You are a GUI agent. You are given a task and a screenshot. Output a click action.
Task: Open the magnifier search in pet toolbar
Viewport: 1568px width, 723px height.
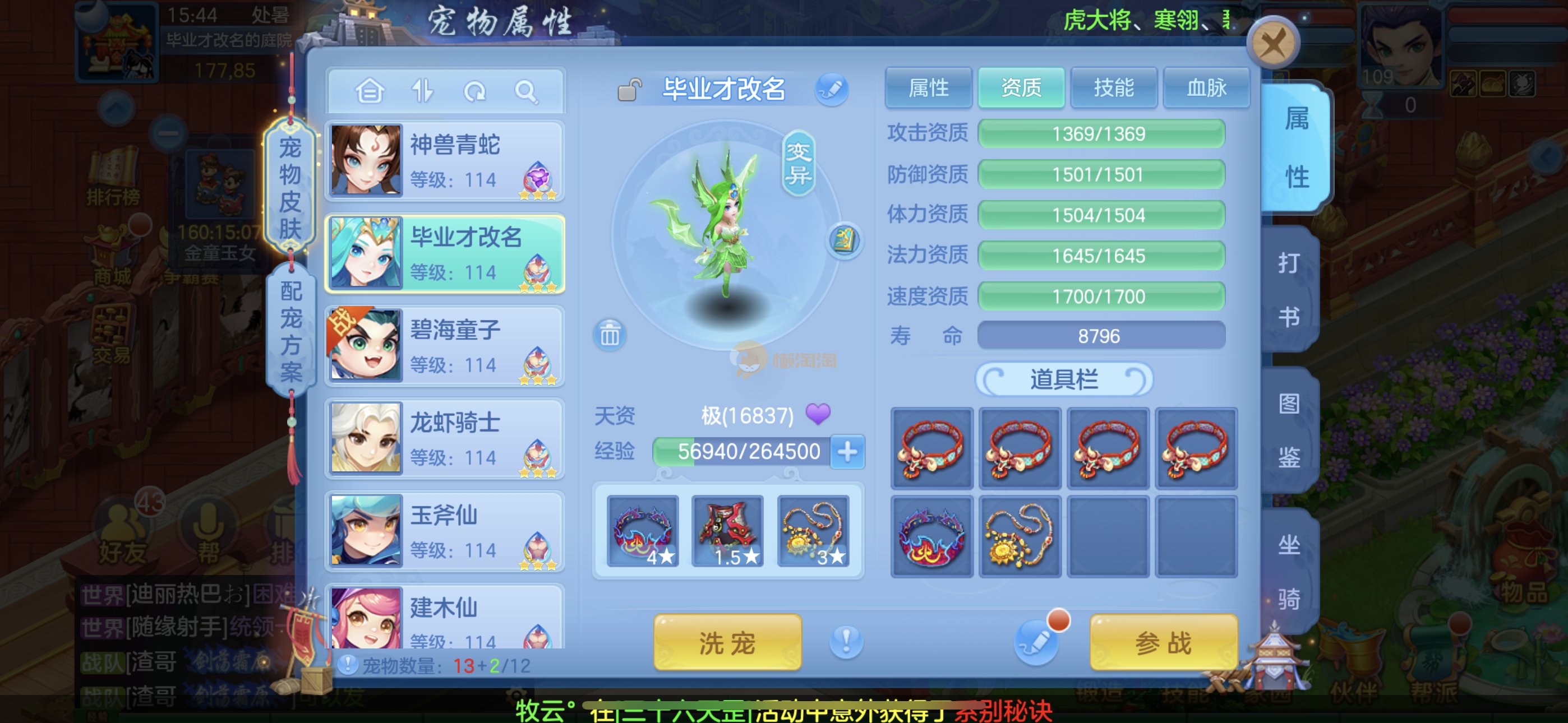(x=525, y=92)
